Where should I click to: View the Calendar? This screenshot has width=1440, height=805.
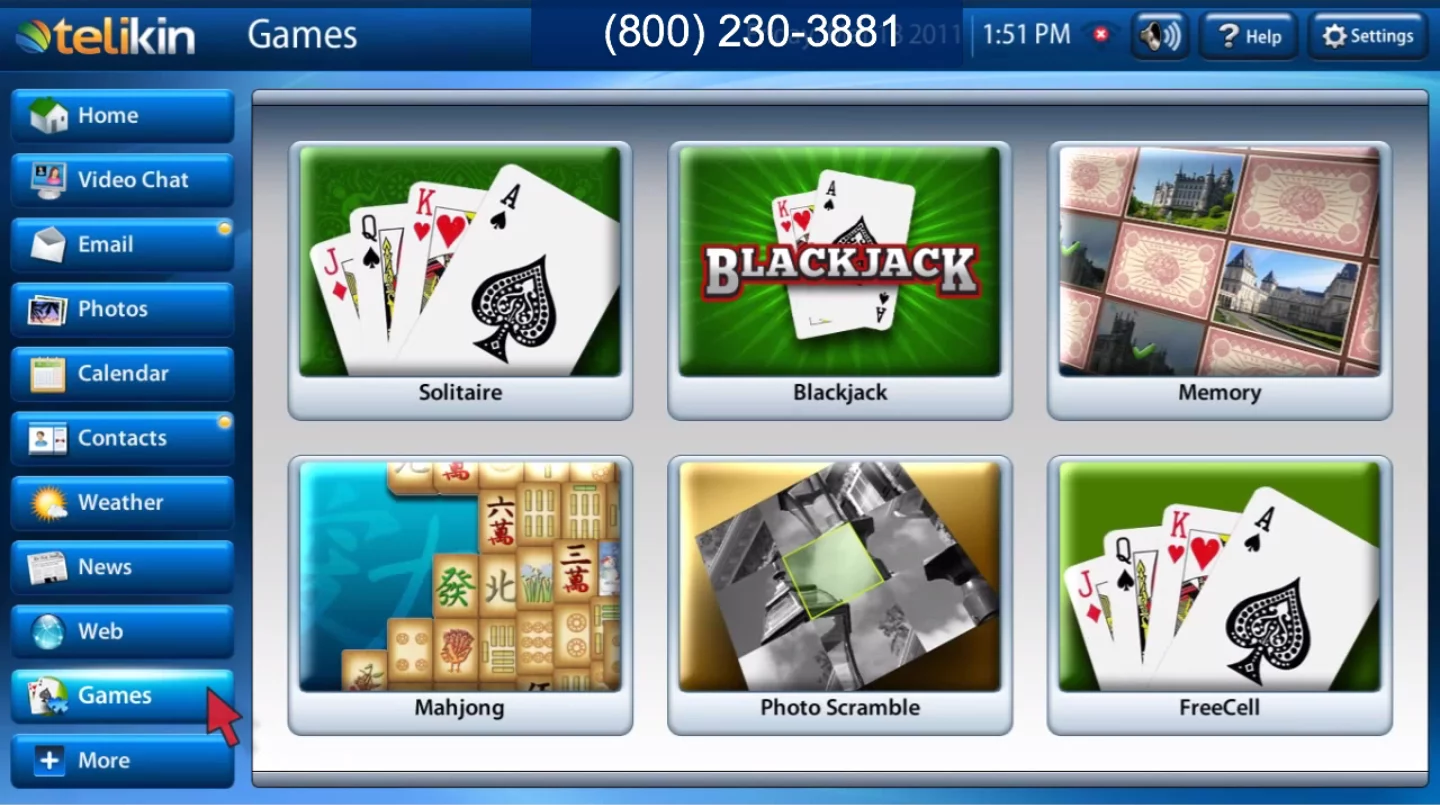pos(120,373)
